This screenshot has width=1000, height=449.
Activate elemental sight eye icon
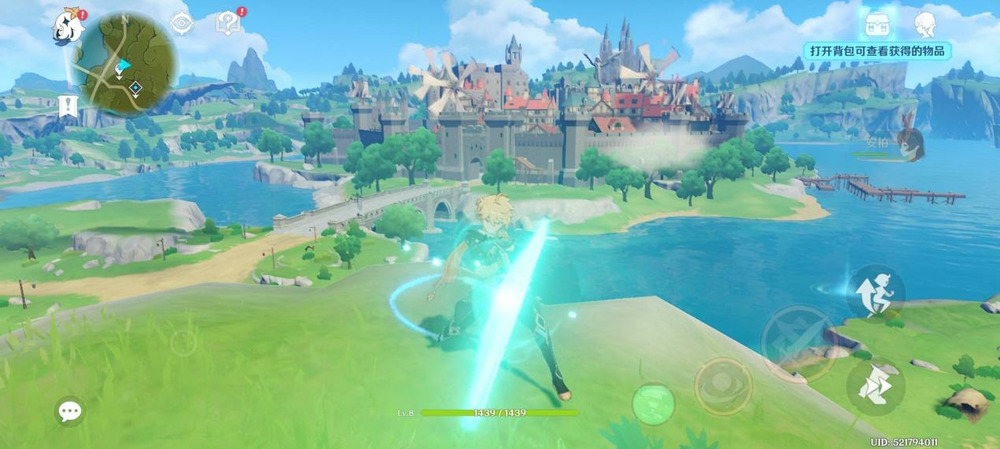(181, 23)
